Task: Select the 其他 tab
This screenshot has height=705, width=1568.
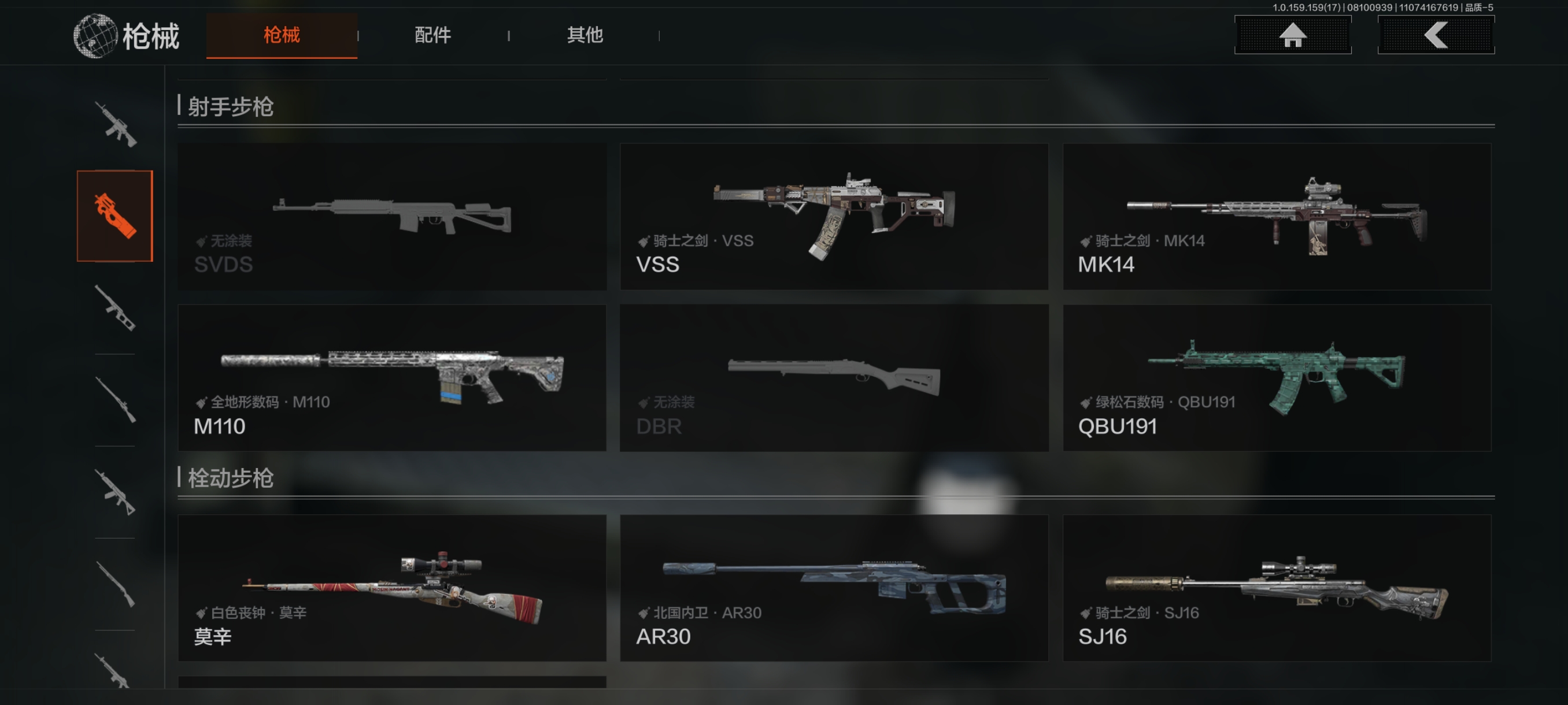Action: point(585,35)
